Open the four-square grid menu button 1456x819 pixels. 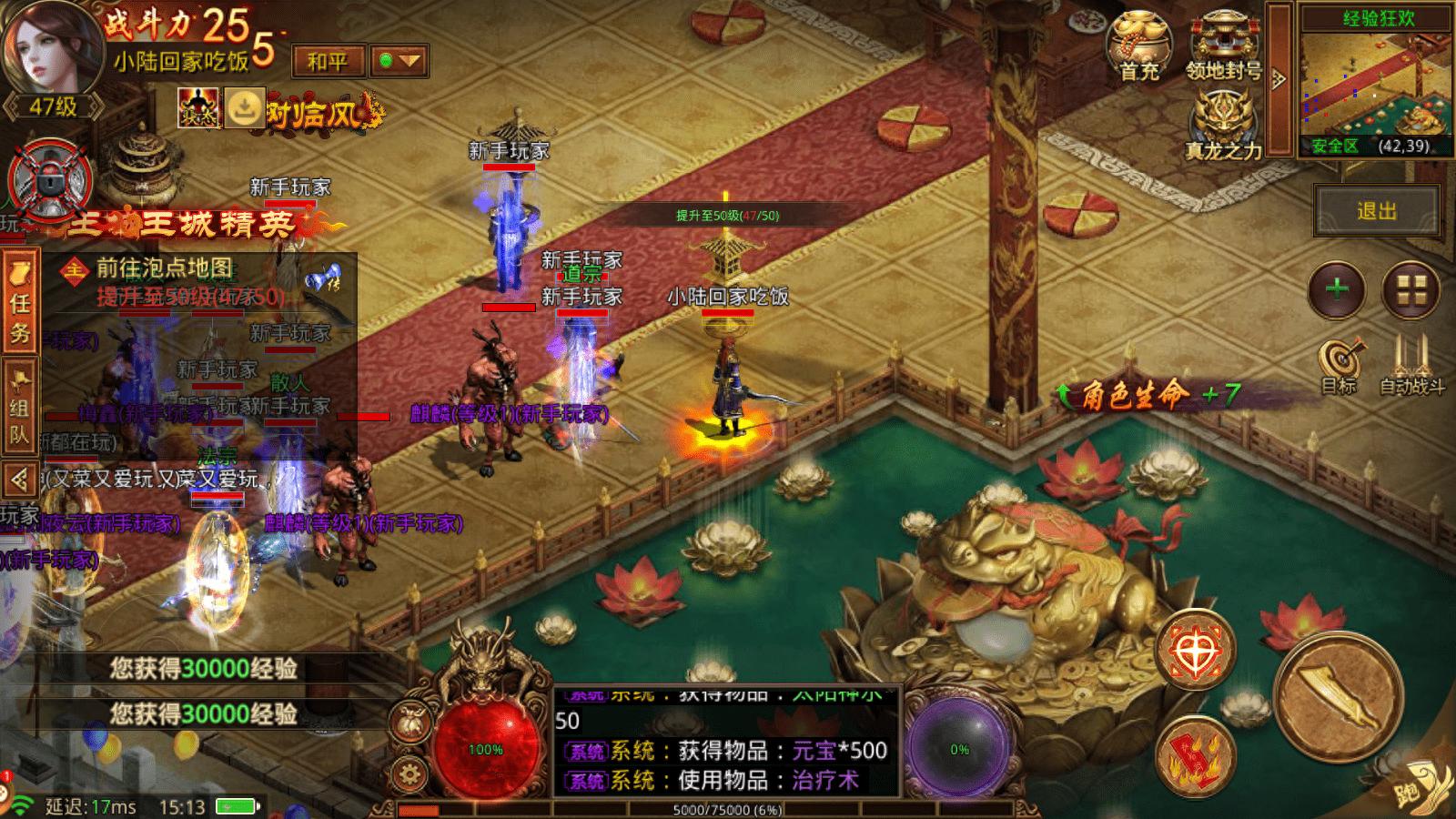tap(1410, 290)
